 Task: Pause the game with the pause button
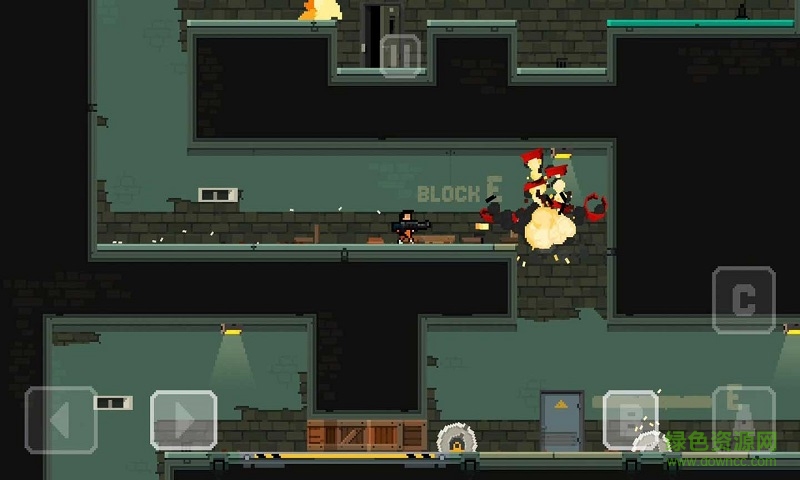pos(400,55)
